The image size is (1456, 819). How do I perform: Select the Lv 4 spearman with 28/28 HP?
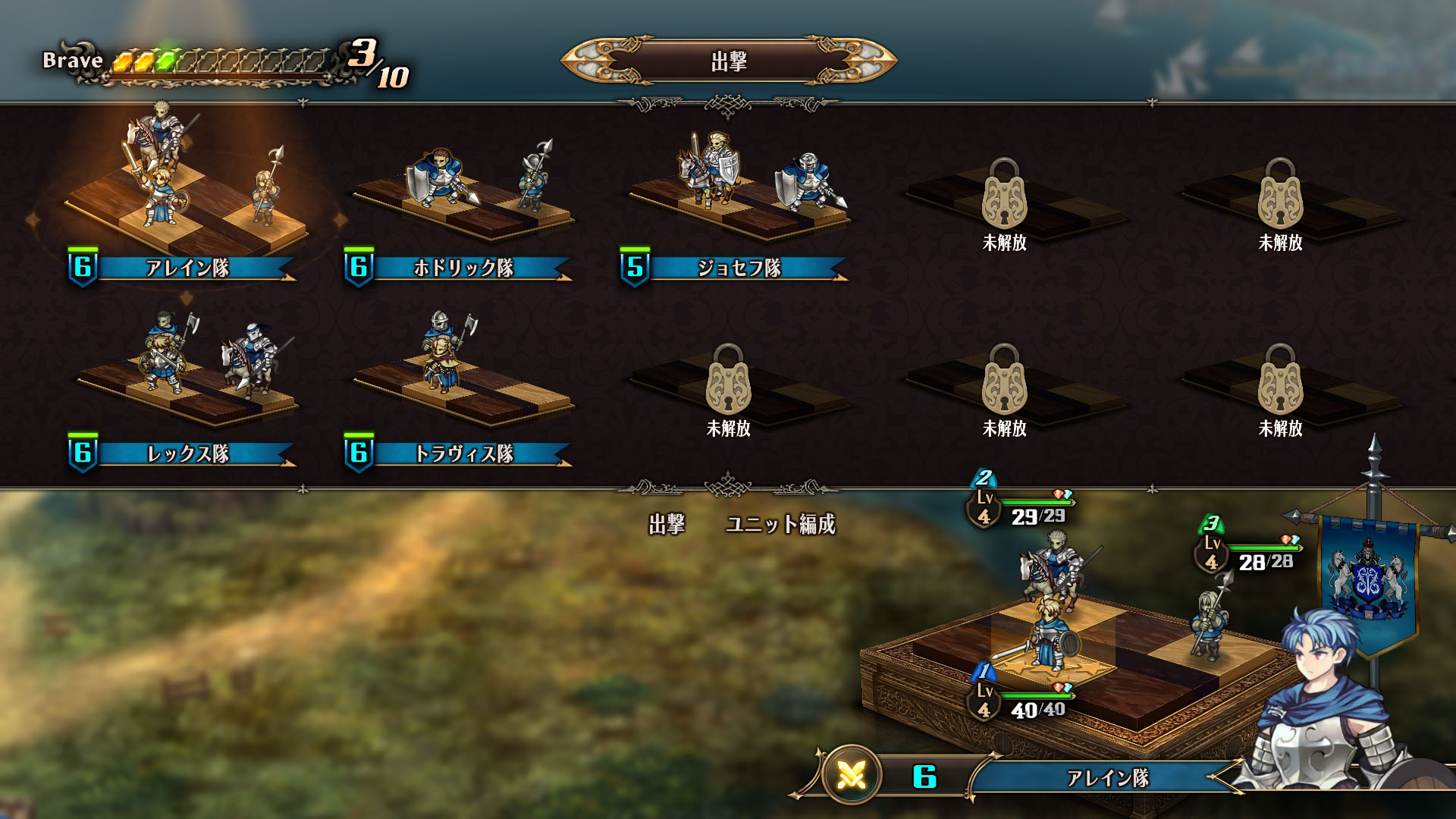coord(1210,618)
